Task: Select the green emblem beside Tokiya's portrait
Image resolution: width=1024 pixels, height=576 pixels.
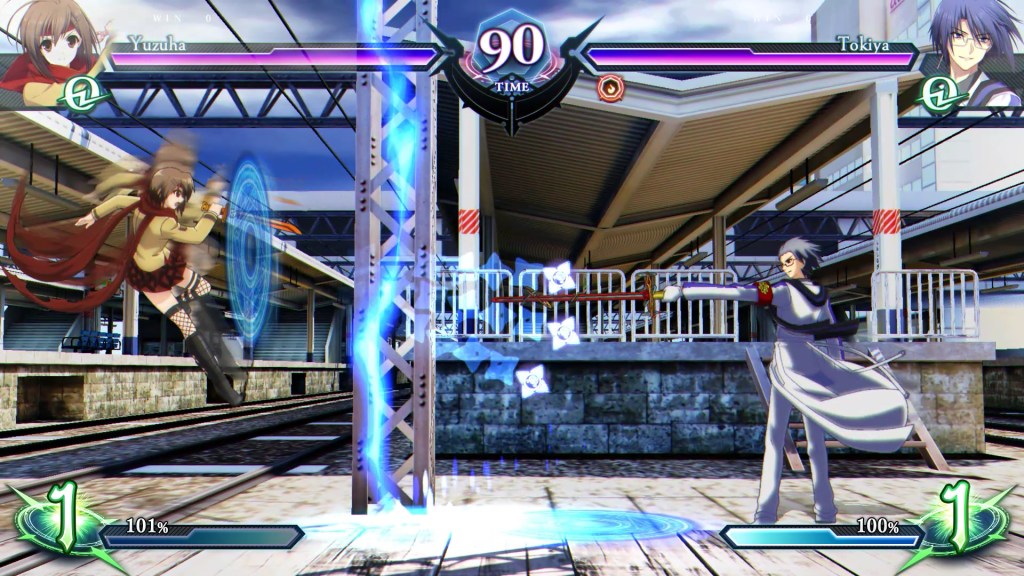Action: [941, 93]
